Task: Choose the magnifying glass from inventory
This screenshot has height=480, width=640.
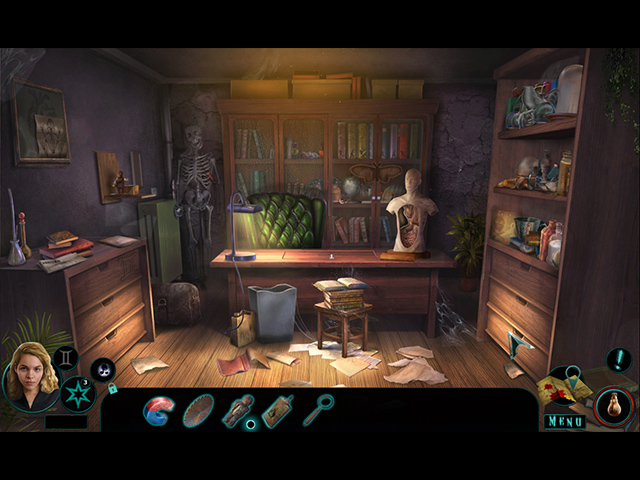Action: pyautogui.click(x=318, y=409)
